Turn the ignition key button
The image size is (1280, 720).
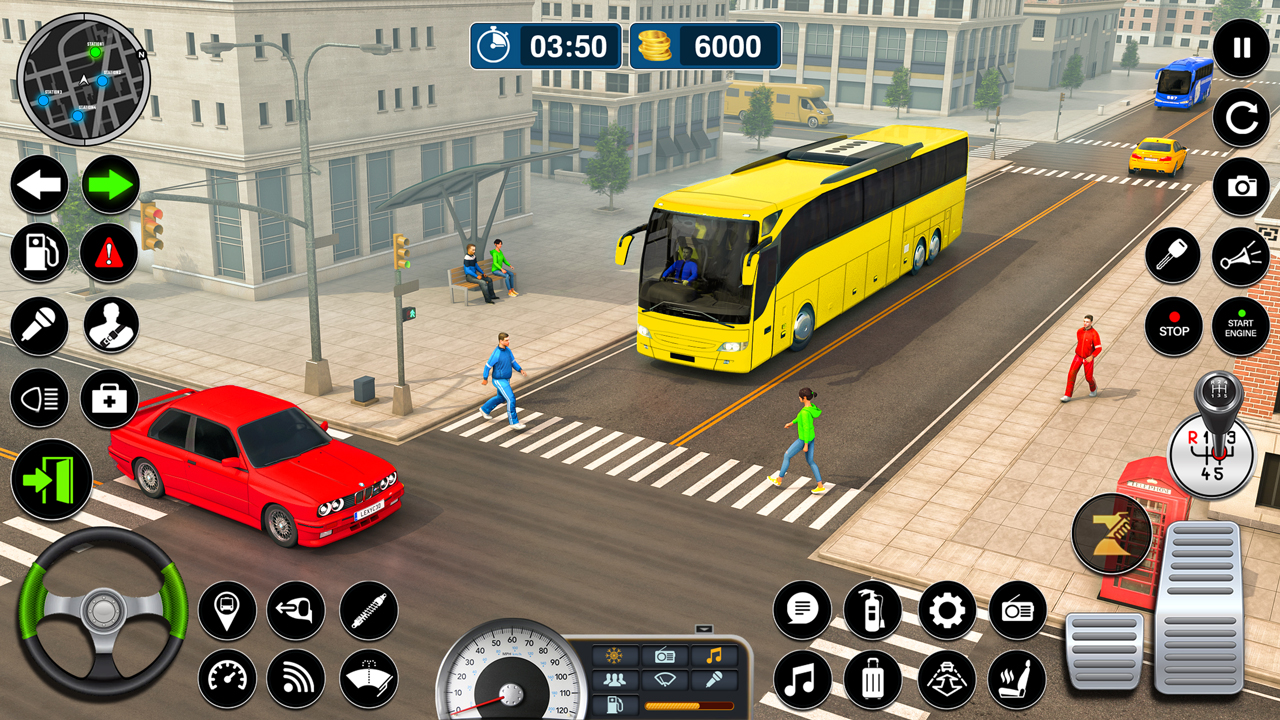pyautogui.click(x=1173, y=257)
